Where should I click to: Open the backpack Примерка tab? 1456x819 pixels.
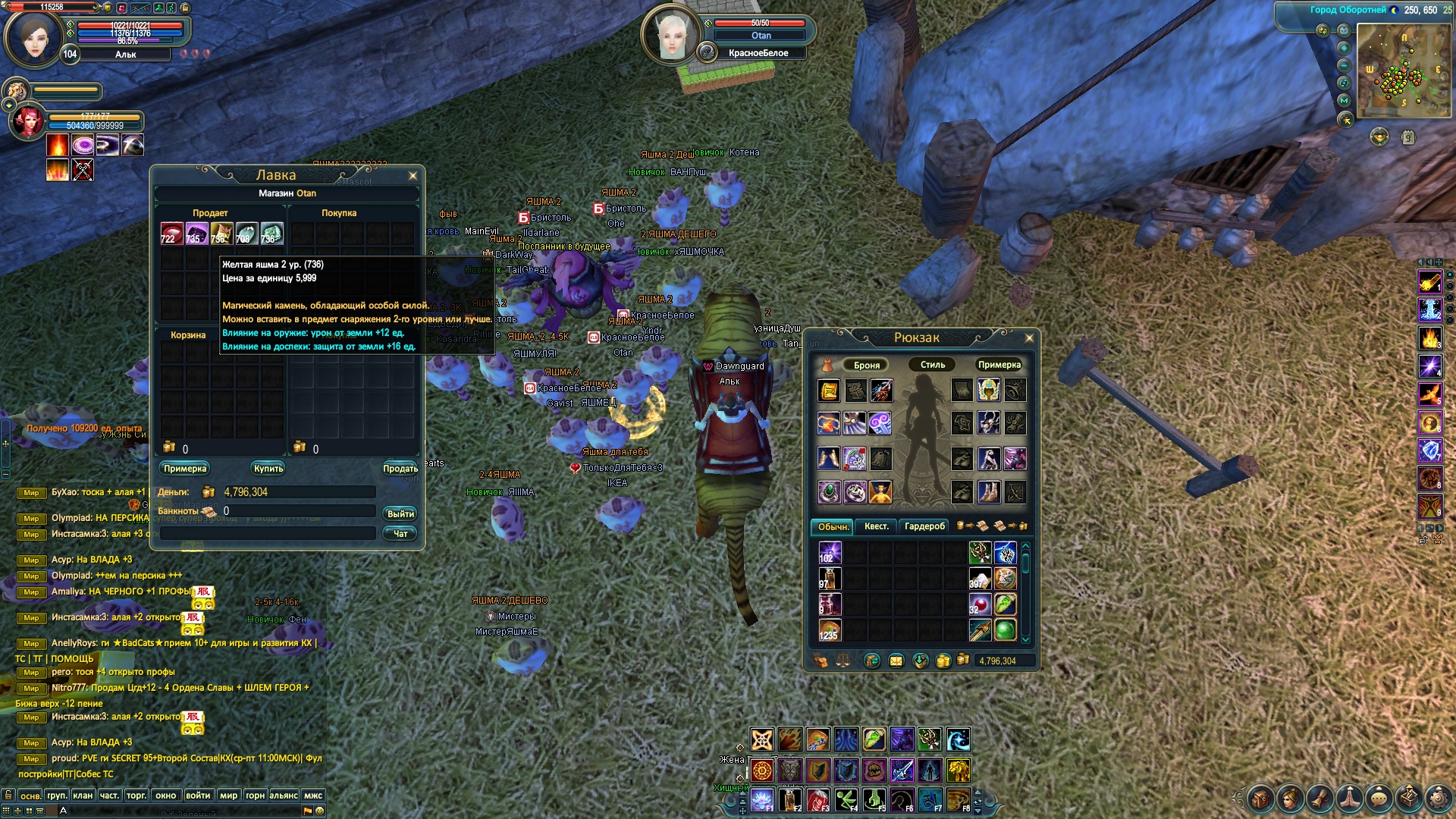(x=999, y=365)
